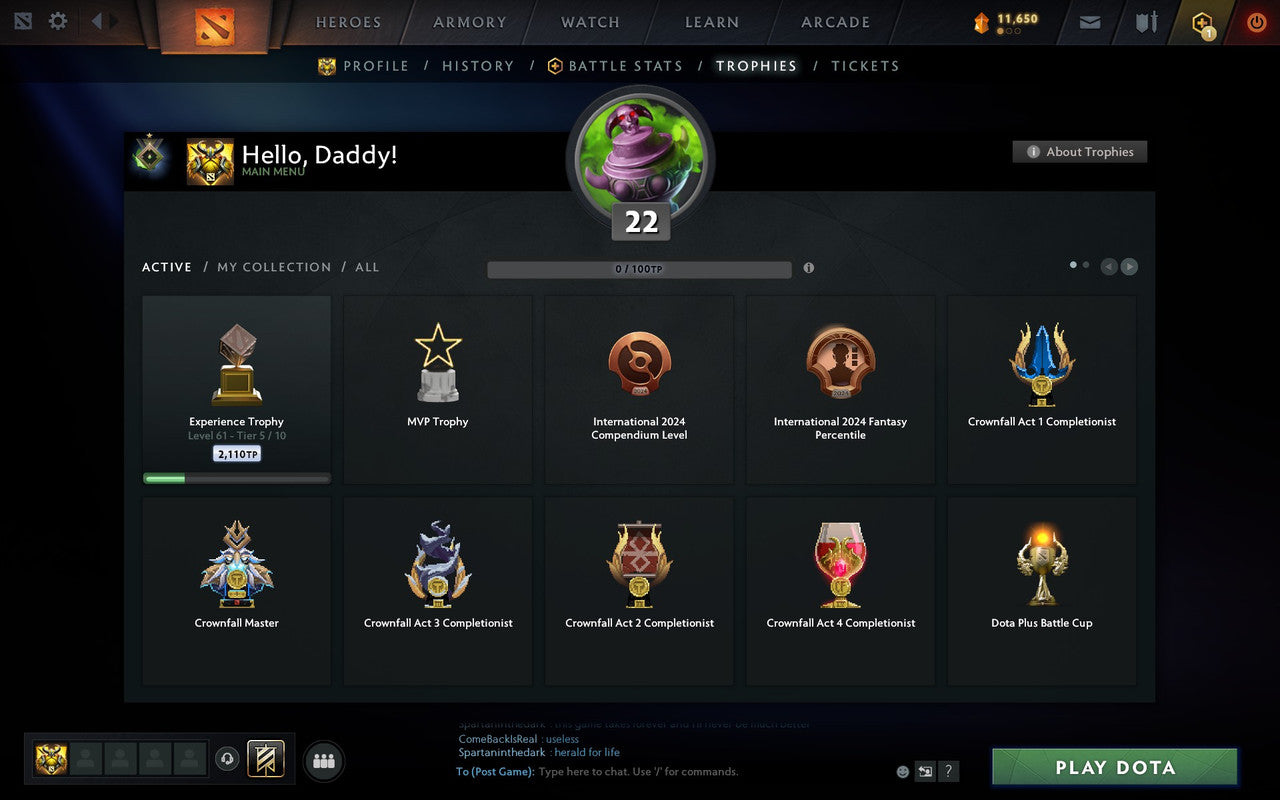Collapse to the previous trophy page

1109,266
